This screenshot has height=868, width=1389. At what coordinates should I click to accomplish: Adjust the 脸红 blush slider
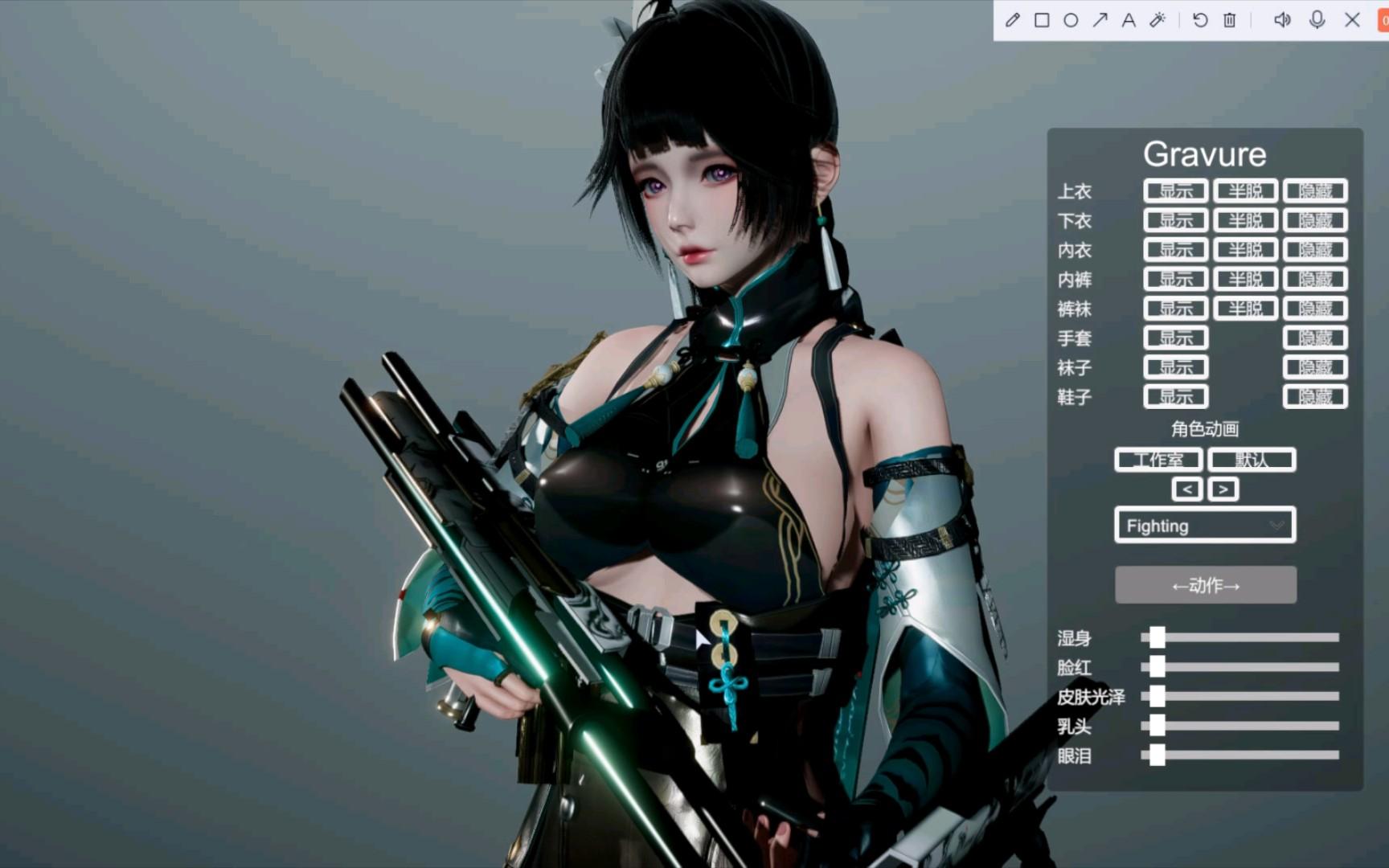click(x=1157, y=667)
